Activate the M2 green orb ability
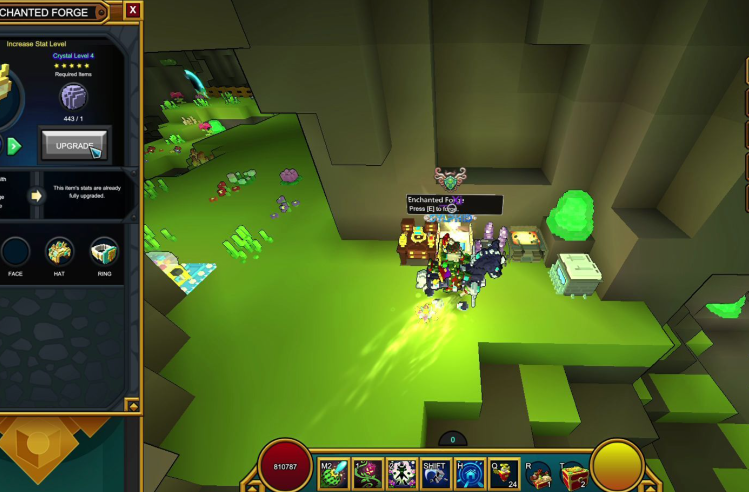 (334, 473)
